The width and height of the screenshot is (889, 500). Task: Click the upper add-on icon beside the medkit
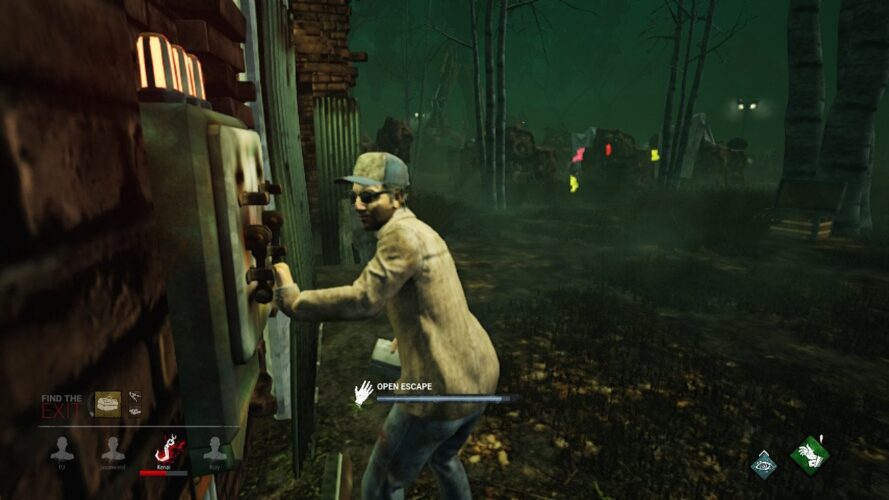134,397
